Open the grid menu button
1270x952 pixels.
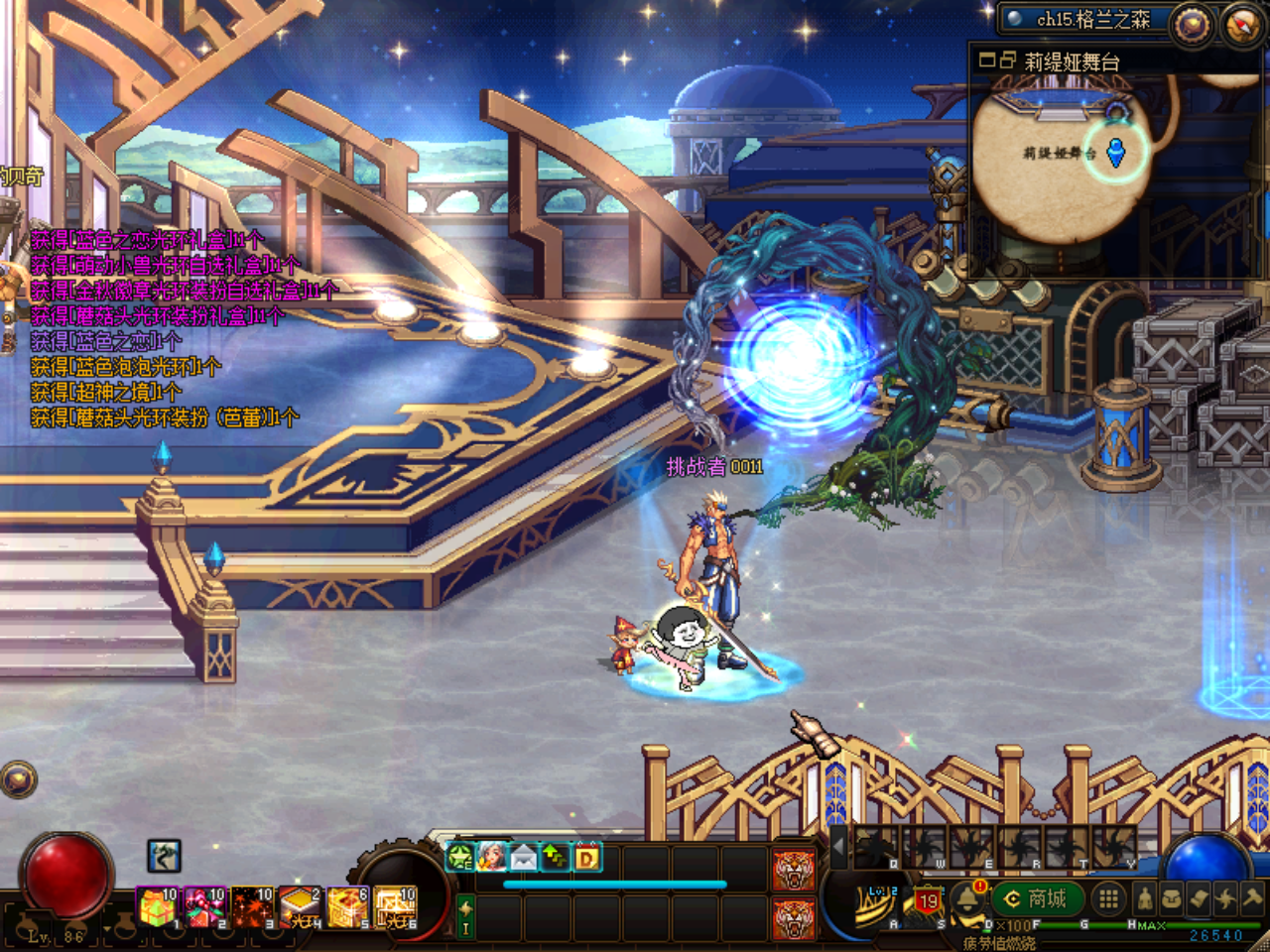[x=1108, y=898]
